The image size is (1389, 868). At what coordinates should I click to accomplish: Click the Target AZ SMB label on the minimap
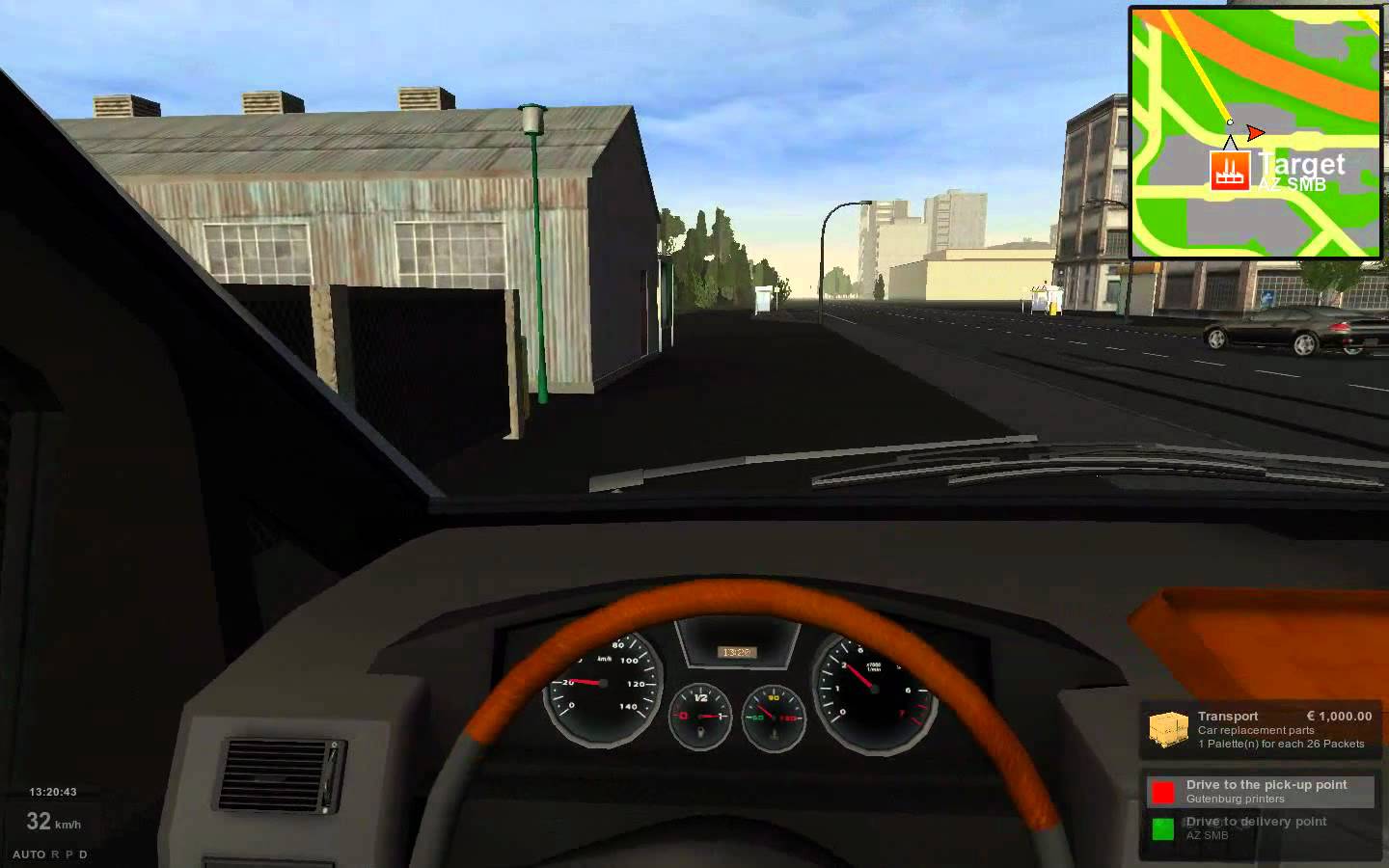pyautogui.click(x=1300, y=171)
